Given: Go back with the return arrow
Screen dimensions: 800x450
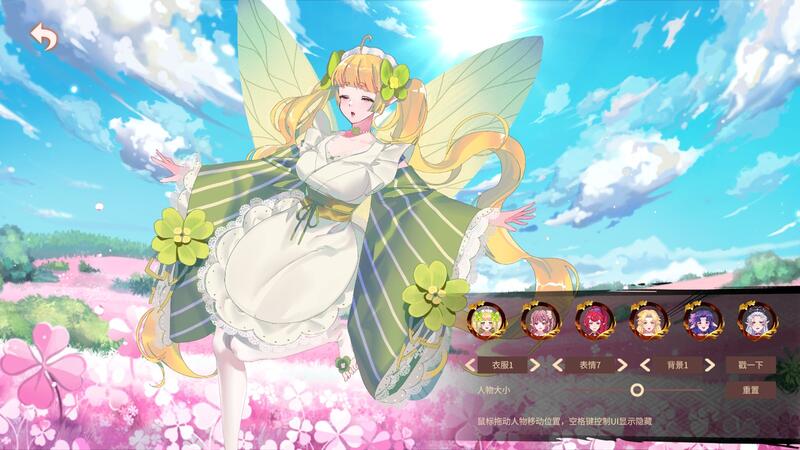Looking at the screenshot, I should click(44, 38).
